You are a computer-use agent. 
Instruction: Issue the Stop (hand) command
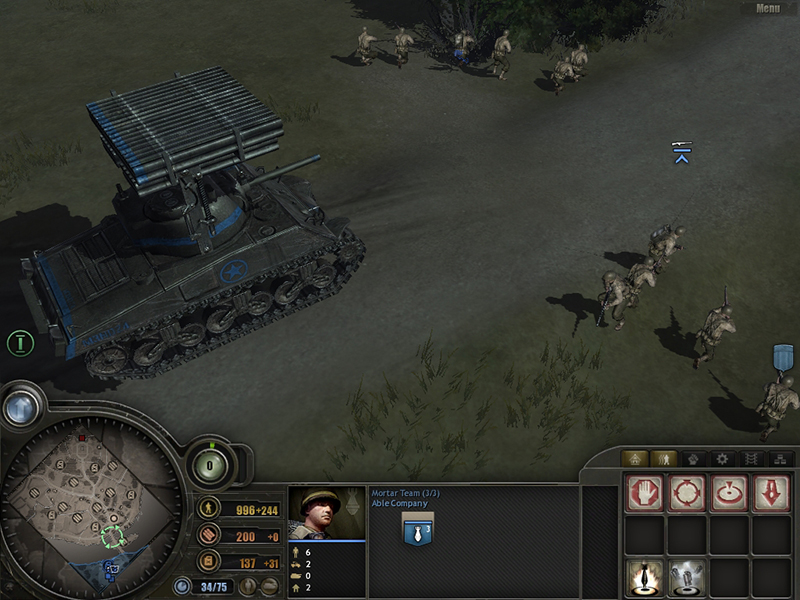click(644, 494)
